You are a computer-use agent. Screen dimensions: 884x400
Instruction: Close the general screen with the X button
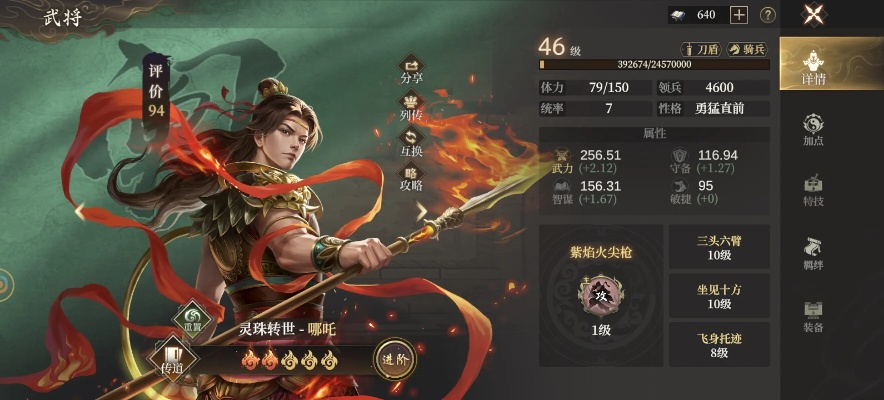click(x=816, y=15)
